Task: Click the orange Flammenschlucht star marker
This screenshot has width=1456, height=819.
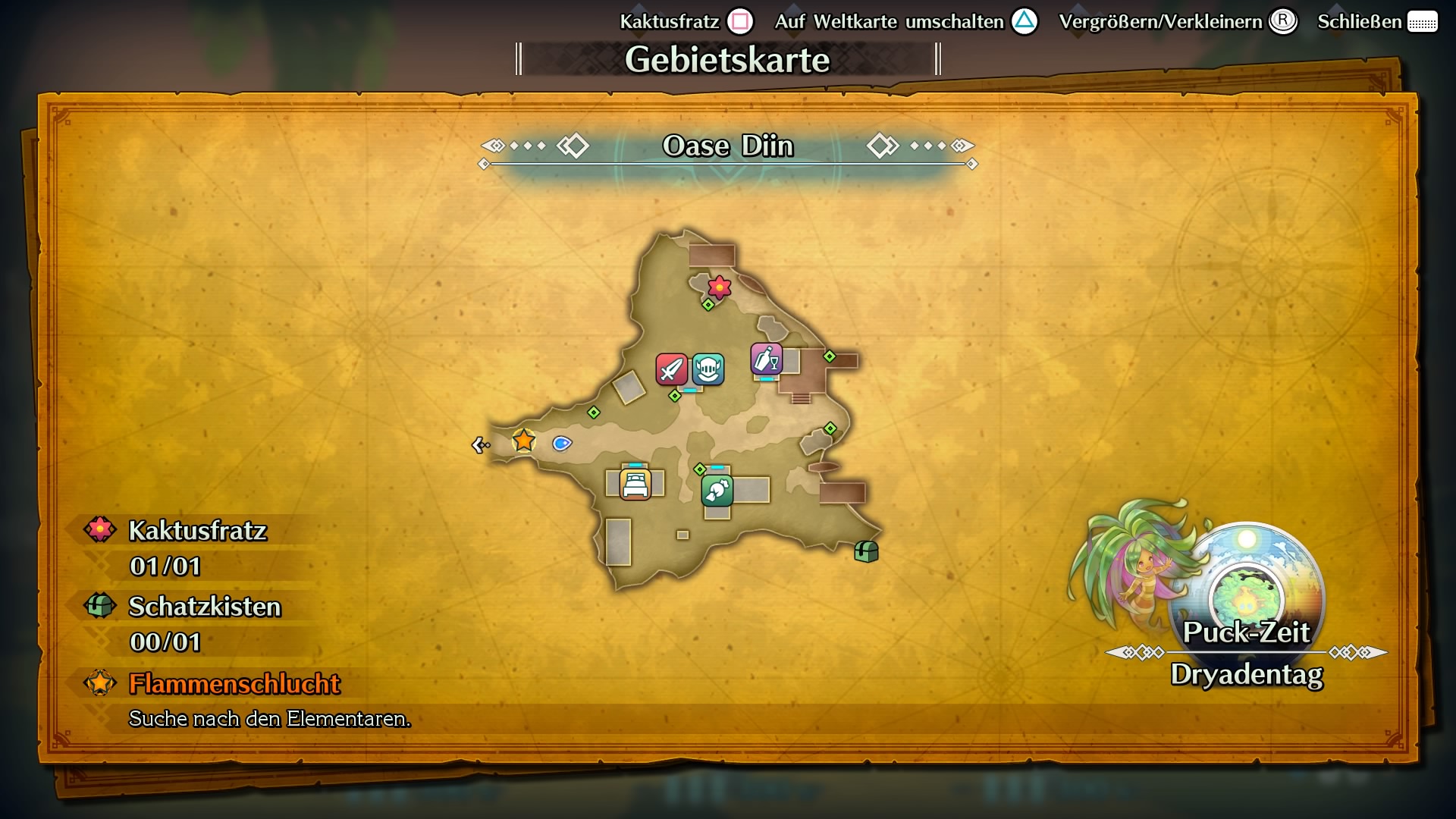Action: [524, 440]
